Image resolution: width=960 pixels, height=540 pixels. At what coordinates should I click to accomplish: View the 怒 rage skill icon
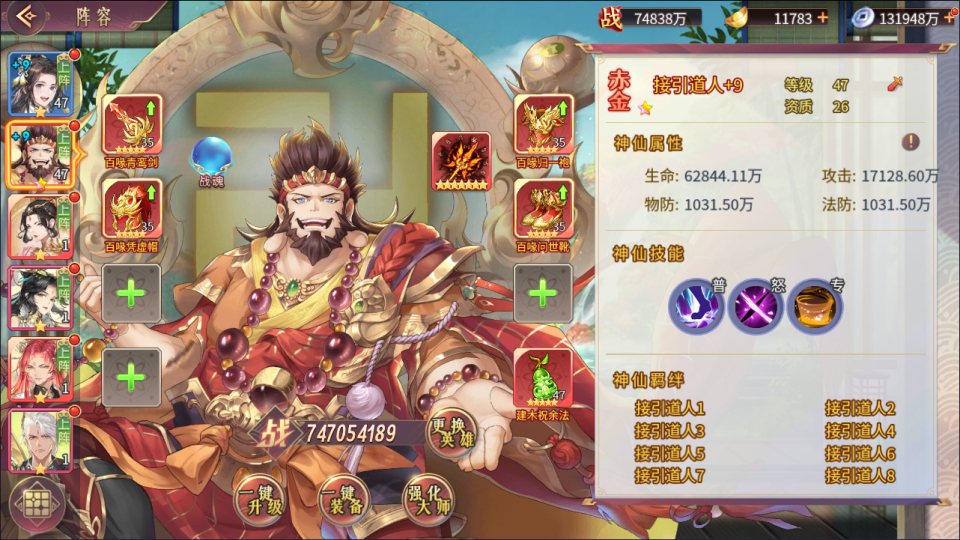pos(756,306)
